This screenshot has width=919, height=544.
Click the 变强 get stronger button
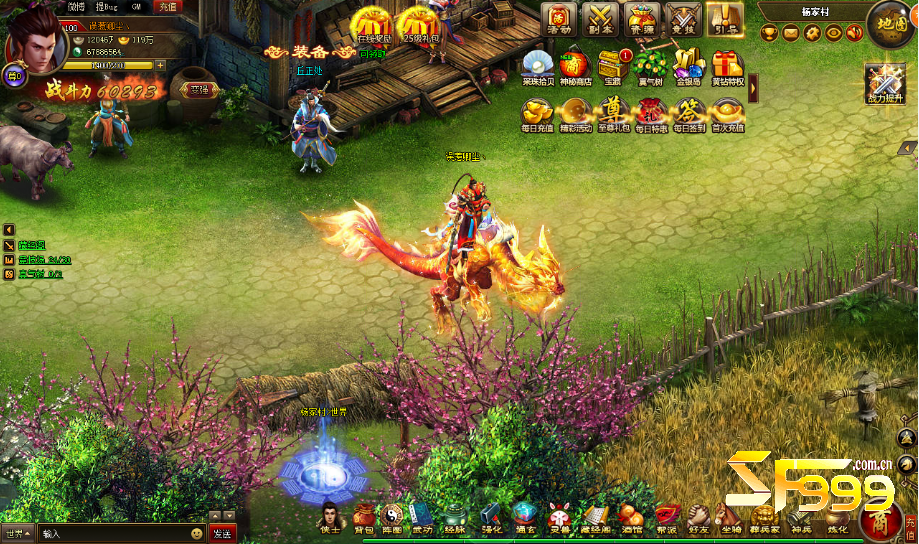tap(201, 91)
